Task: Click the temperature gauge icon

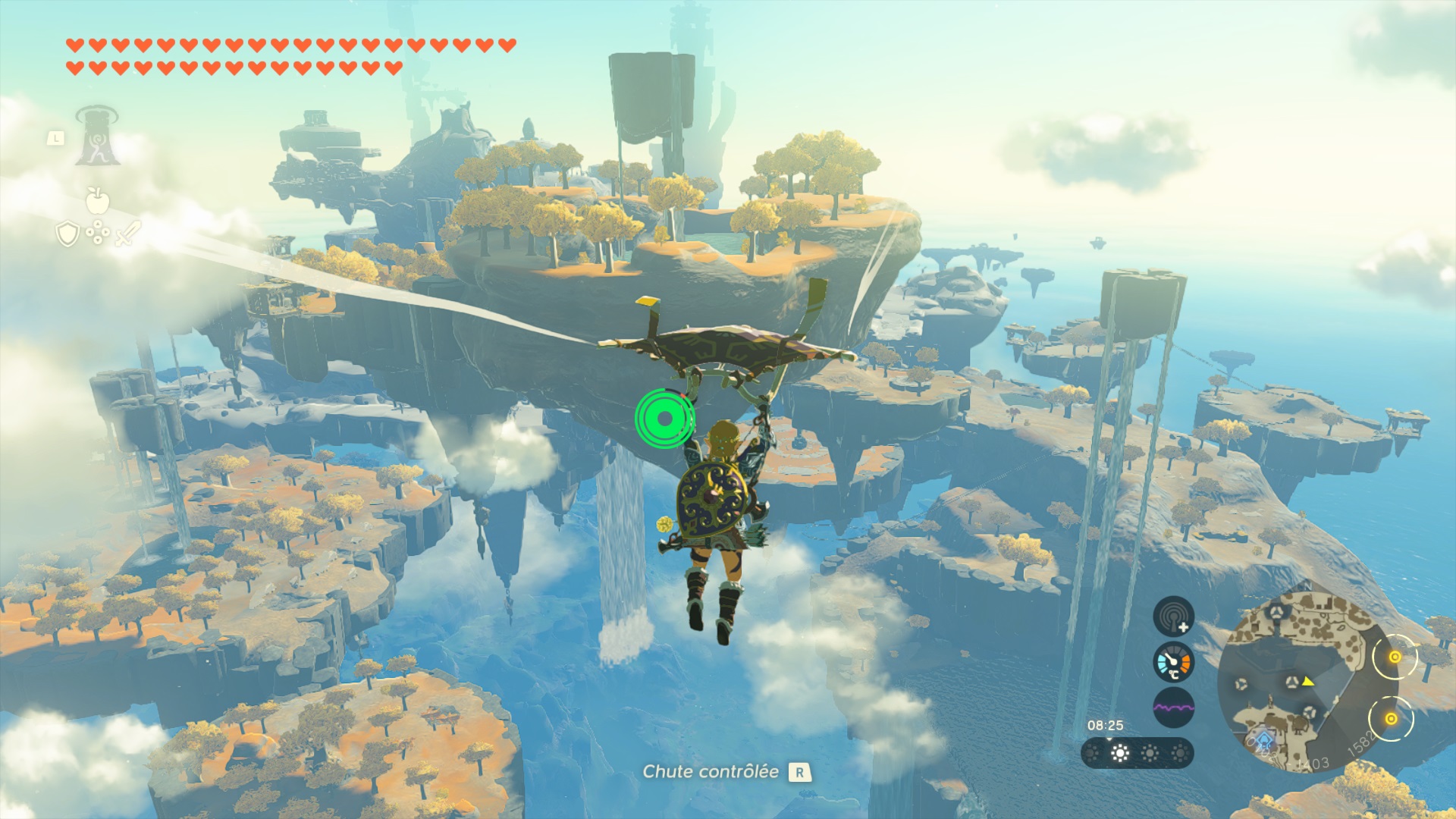Action: click(1173, 662)
